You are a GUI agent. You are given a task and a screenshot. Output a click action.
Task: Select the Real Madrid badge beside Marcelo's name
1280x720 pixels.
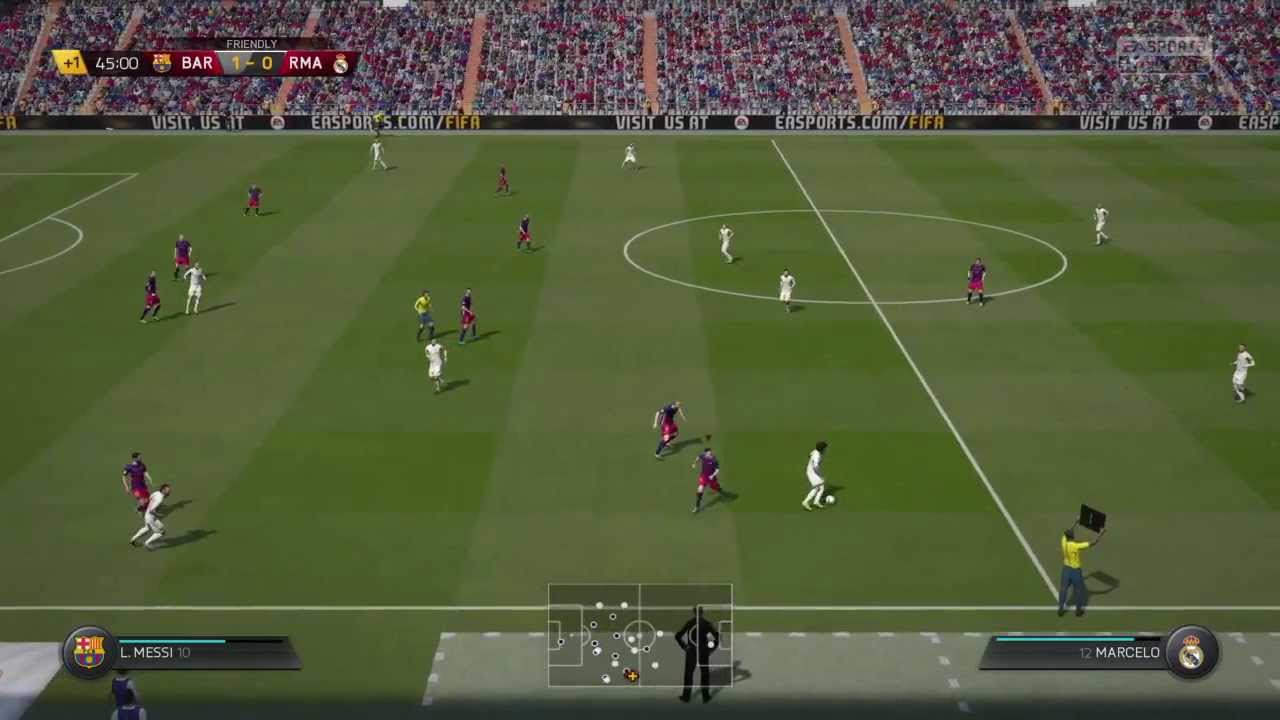pos(1192,651)
